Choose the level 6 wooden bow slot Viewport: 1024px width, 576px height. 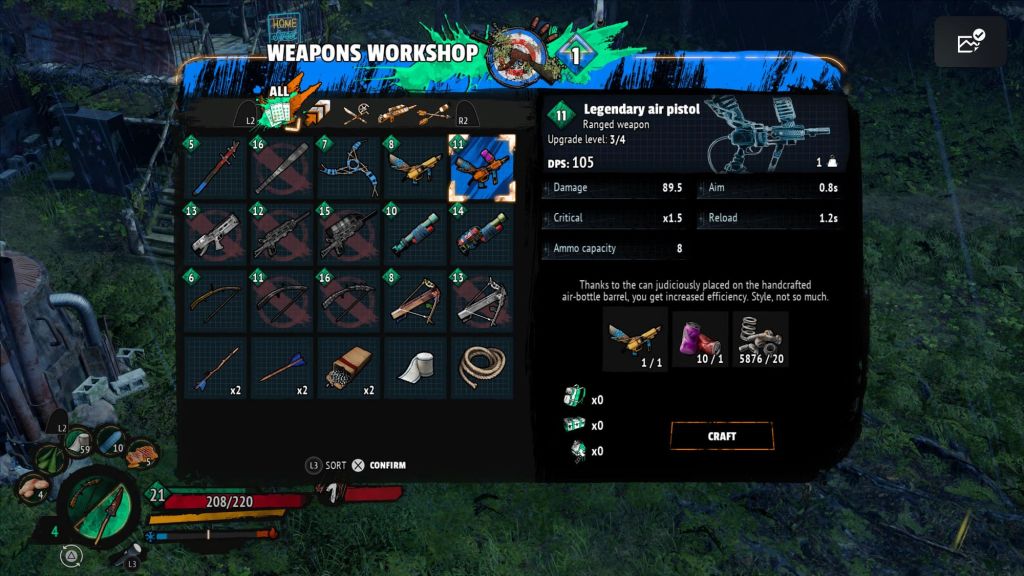[x=216, y=302]
